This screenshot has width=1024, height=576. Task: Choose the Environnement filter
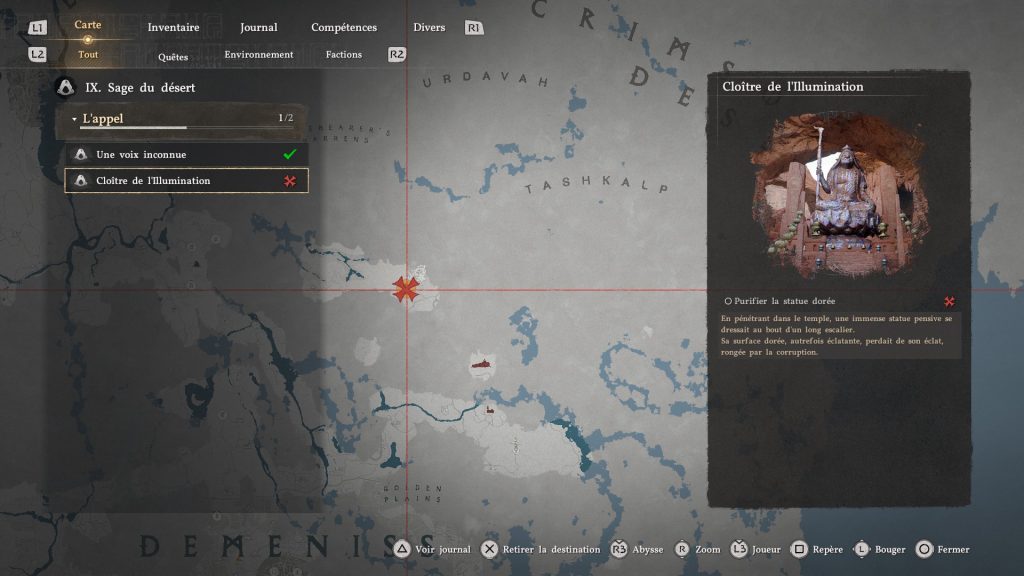259,54
